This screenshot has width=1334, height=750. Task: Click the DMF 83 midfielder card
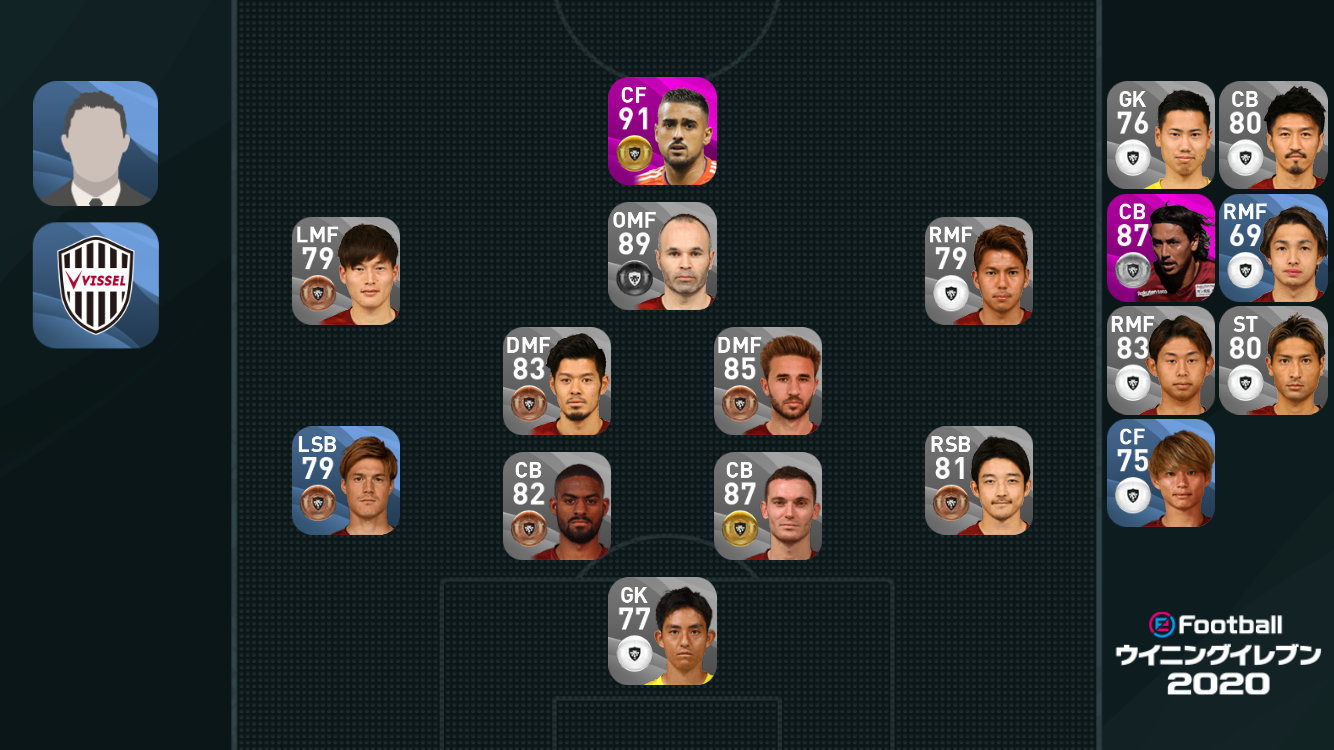click(557, 381)
